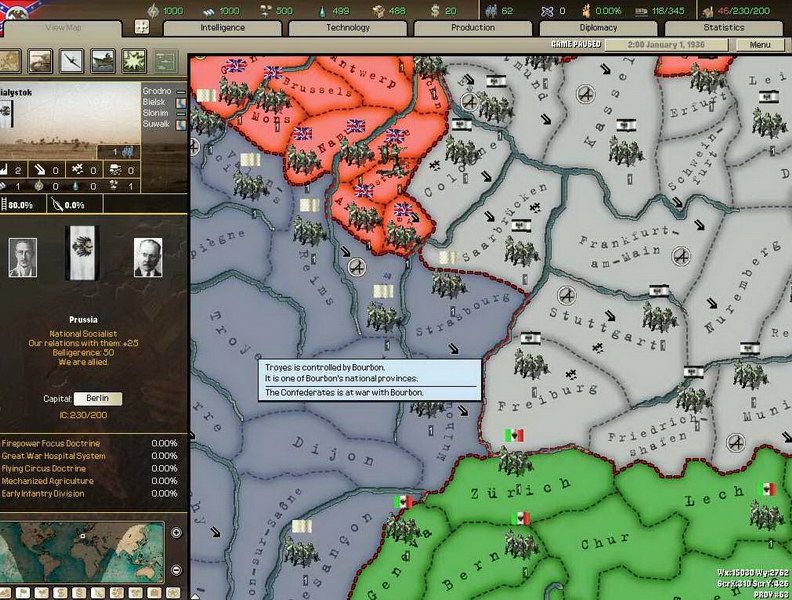The height and width of the screenshot is (600, 792).
Task: Open the Technology tab
Action: [x=348, y=28]
